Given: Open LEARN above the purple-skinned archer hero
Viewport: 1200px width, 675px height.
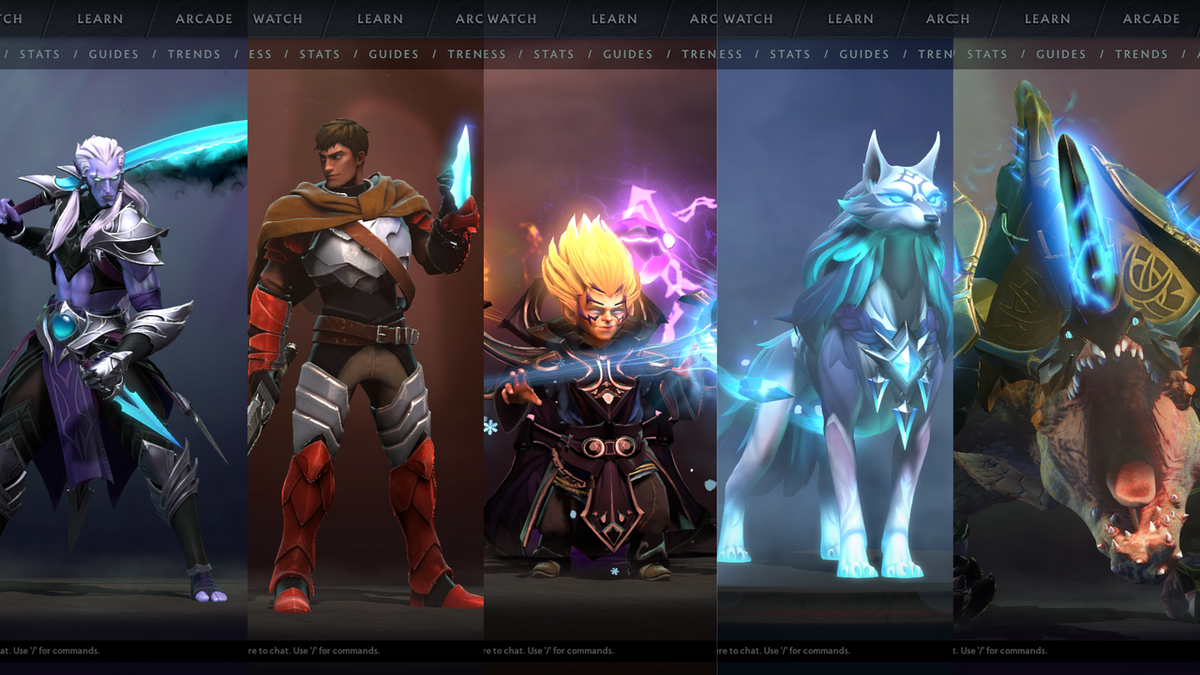Looking at the screenshot, I should 100,19.
